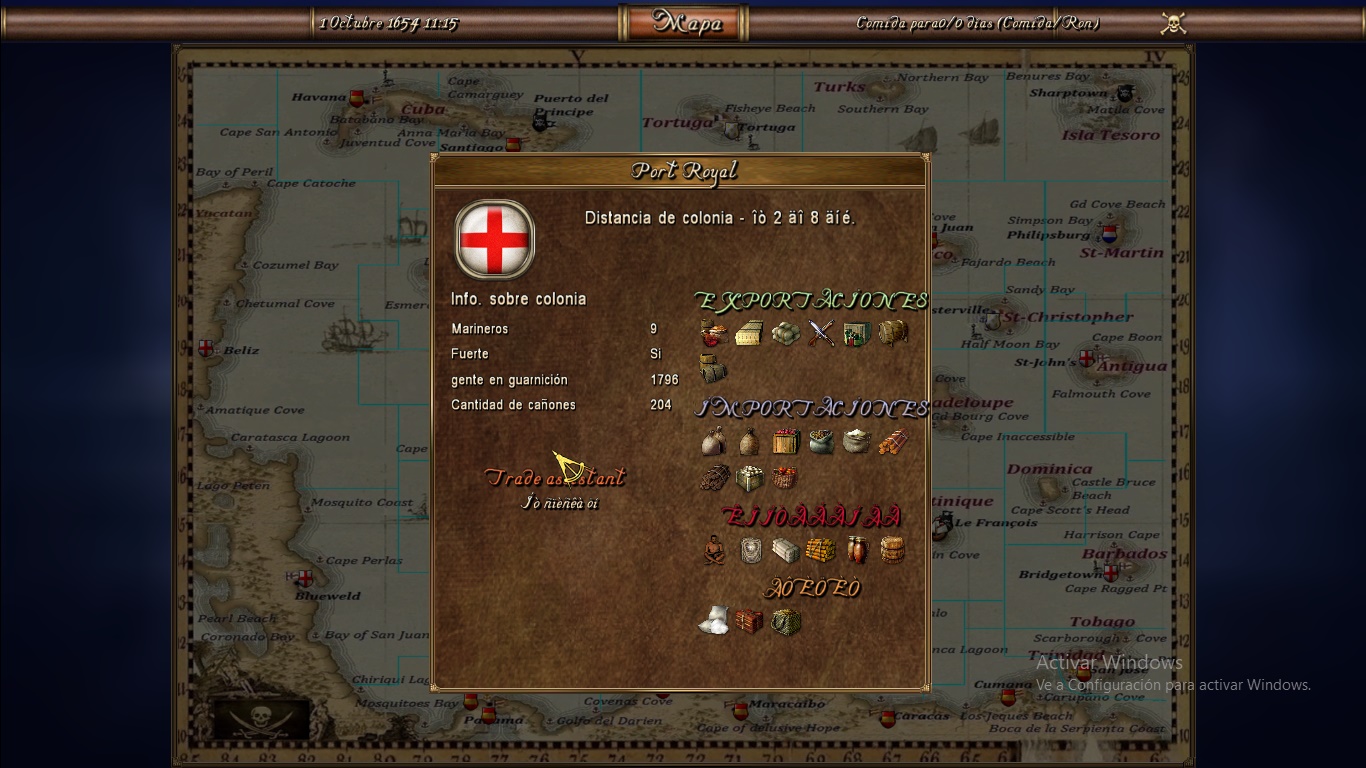Select the crossed sabres export good
The height and width of the screenshot is (768, 1366).
(x=821, y=333)
